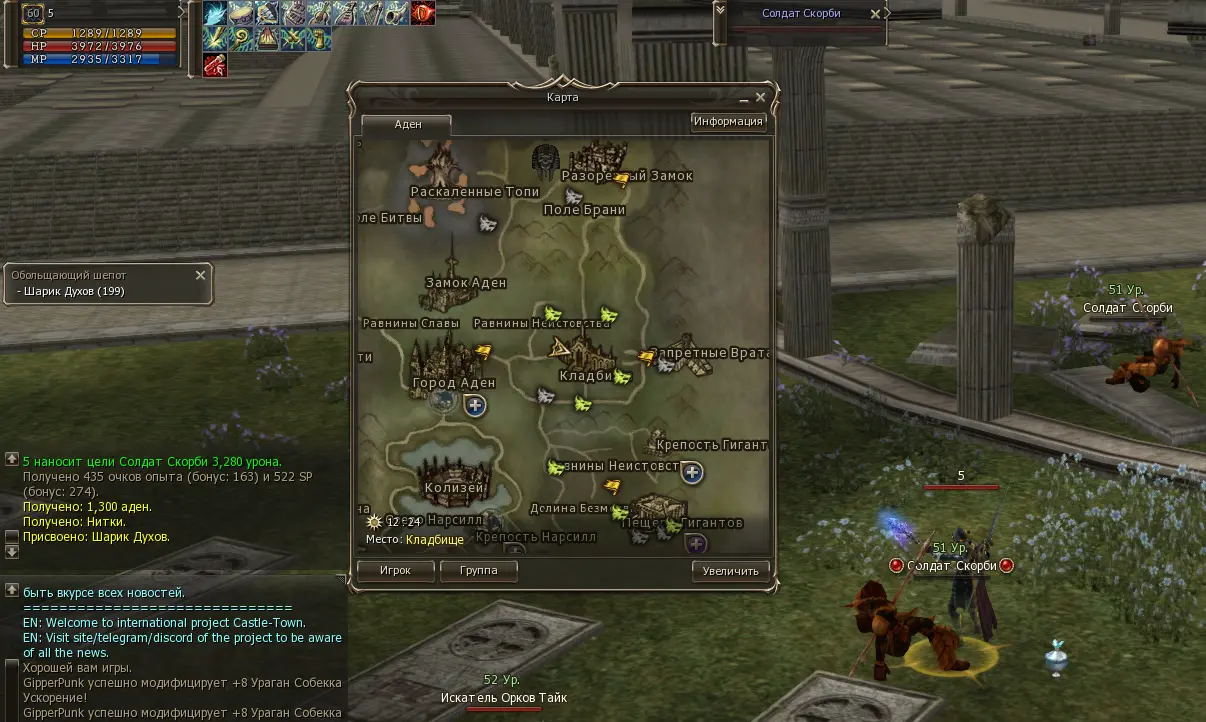Click the red potion vial buff icon

coord(215,65)
